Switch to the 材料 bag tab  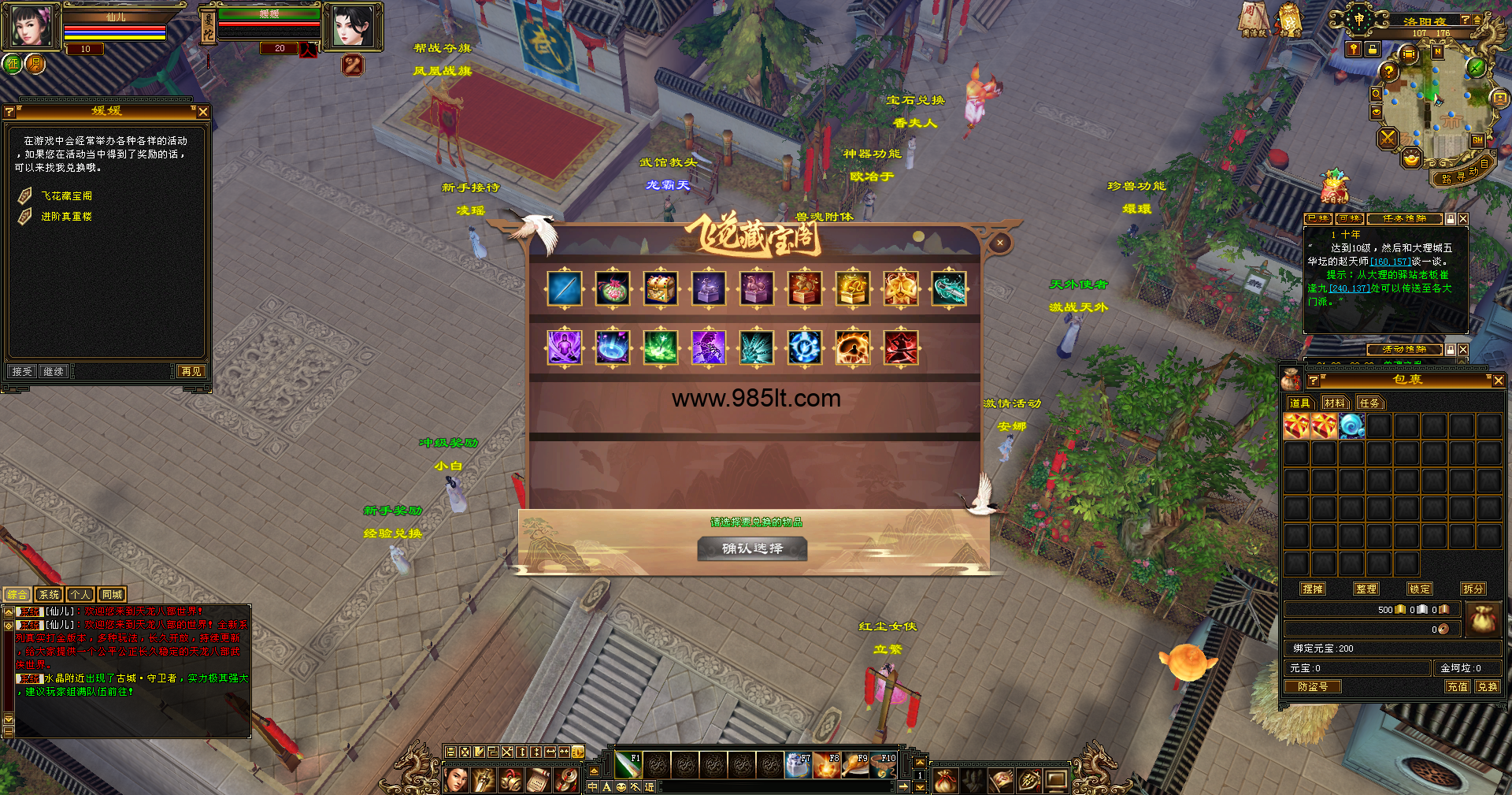[1334, 403]
